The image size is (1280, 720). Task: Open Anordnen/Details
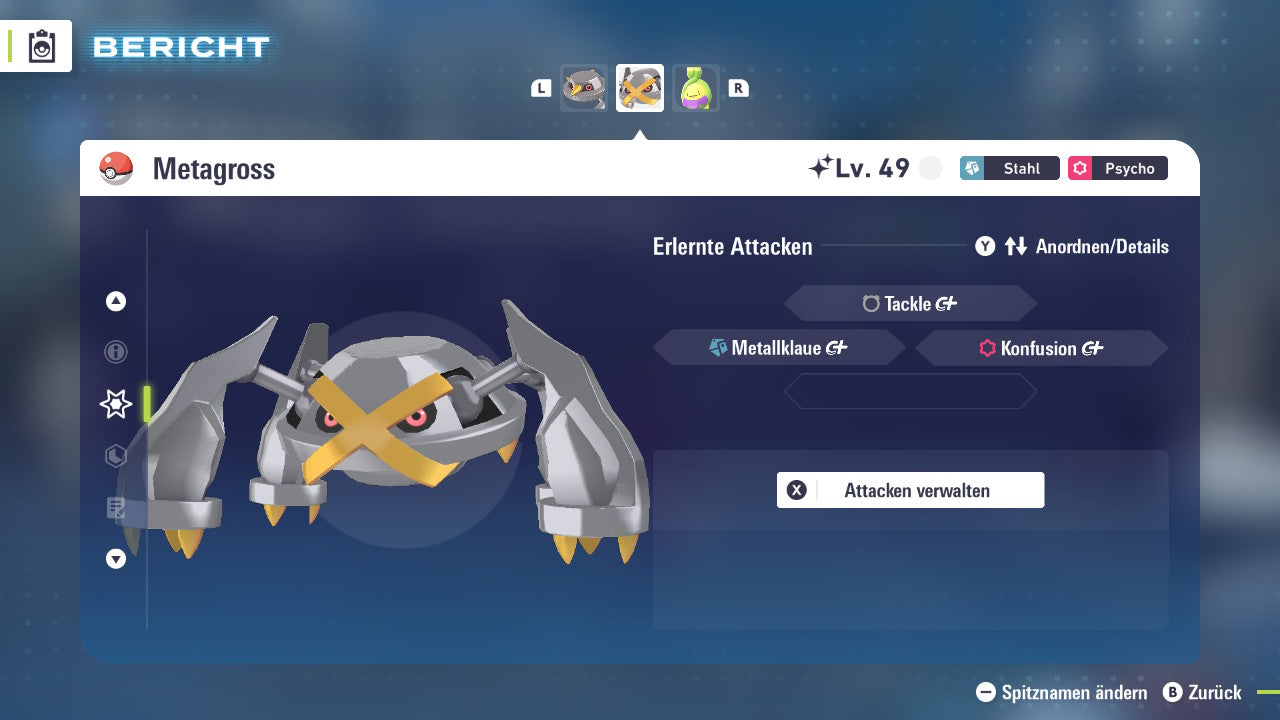1104,246
